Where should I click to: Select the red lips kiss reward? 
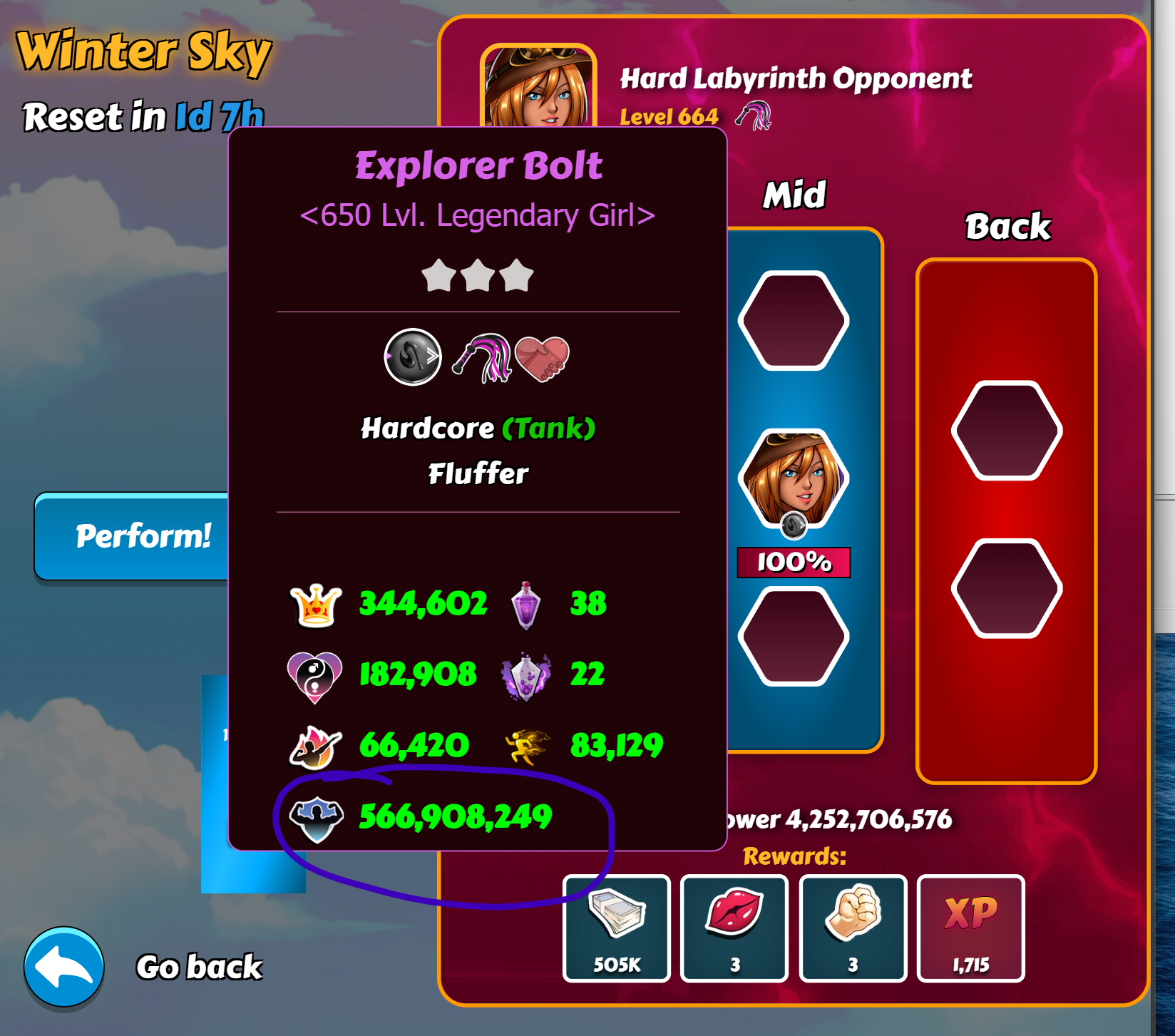click(x=734, y=928)
